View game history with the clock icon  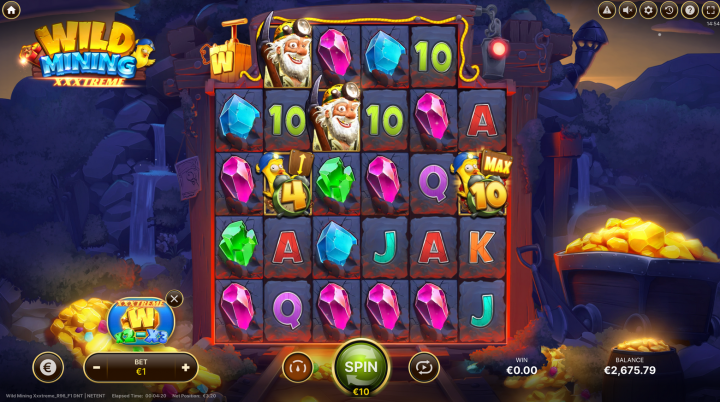pos(669,10)
